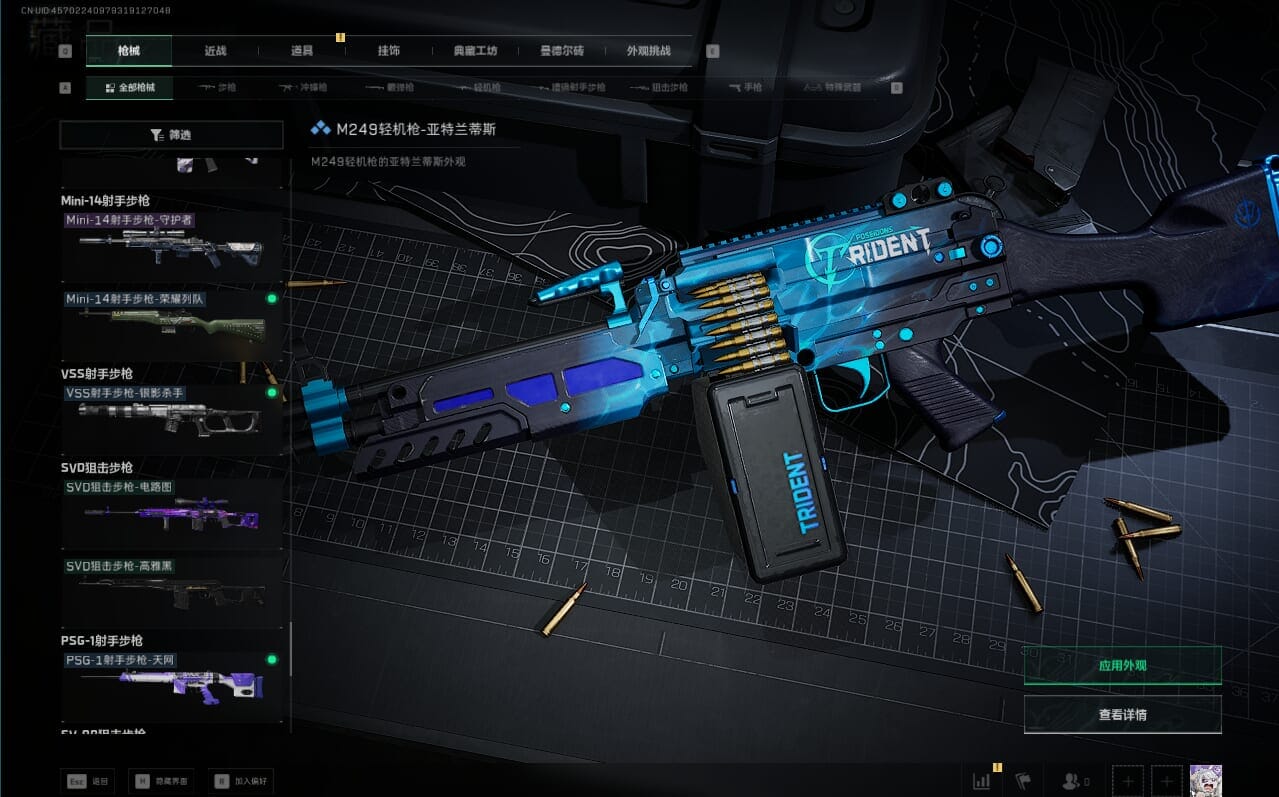1279x797 pixels.
Task: Select the SVD 高雅黑 skin
Action: (x=172, y=592)
